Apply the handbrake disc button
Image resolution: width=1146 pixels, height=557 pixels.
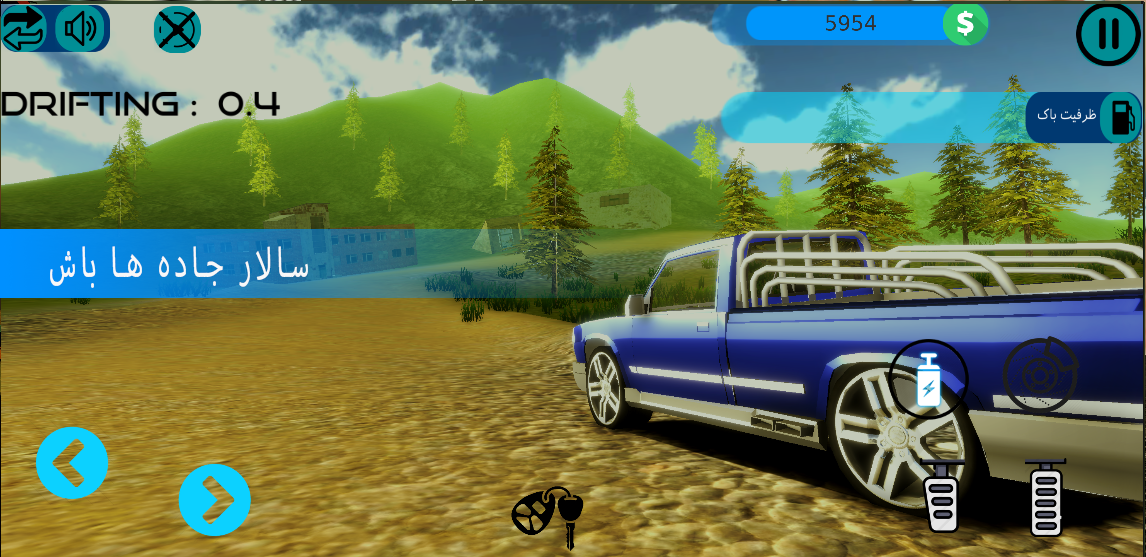pyautogui.click(x=1040, y=376)
